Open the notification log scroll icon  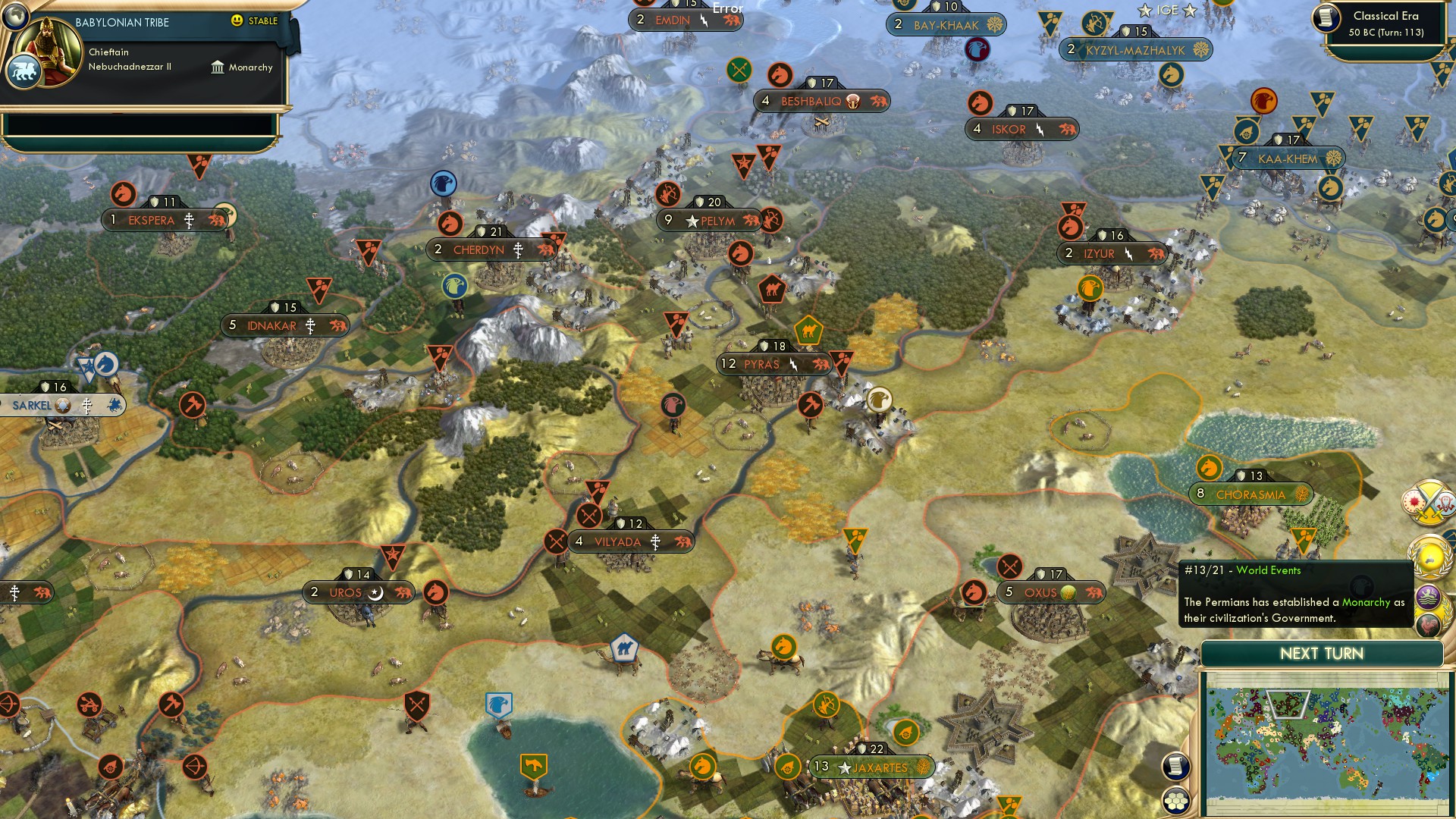click(x=1174, y=767)
